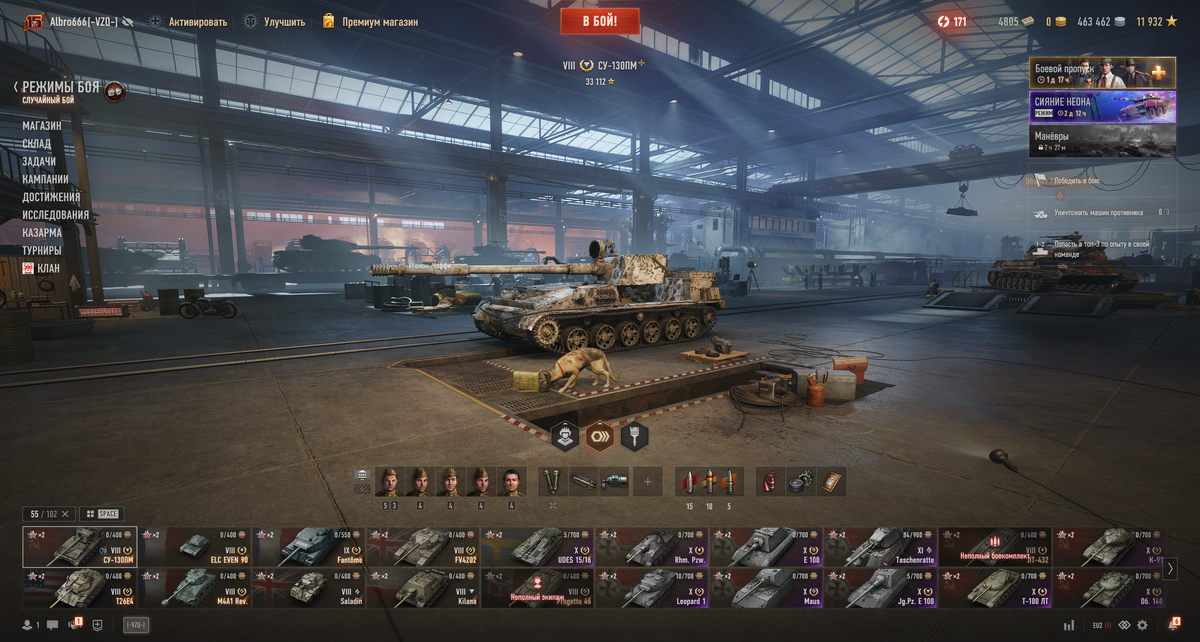Choose the ELC EVEN 90 tank in carousel
The image size is (1200, 642).
195,547
